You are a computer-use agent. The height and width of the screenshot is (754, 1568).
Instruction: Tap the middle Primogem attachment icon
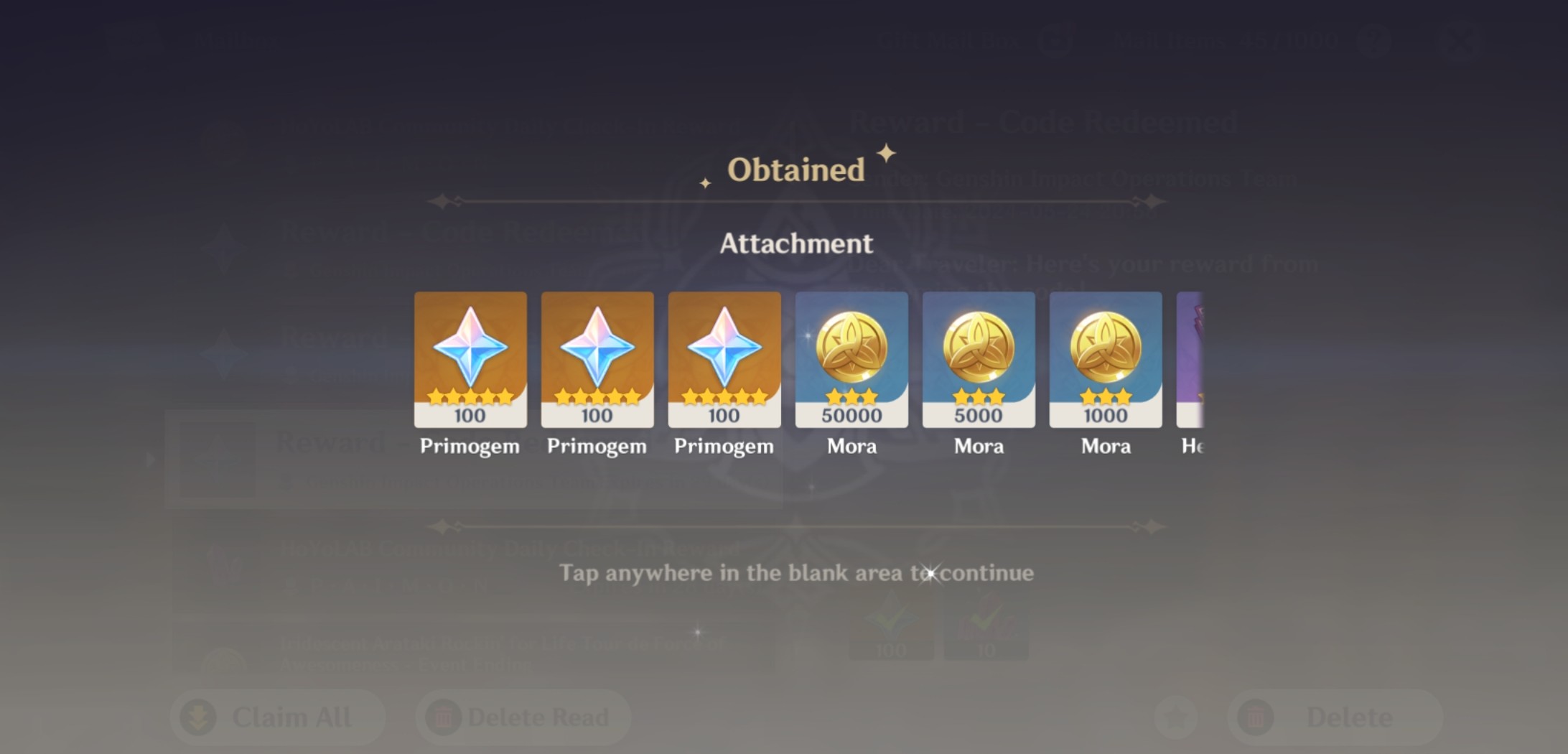tap(597, 359)
